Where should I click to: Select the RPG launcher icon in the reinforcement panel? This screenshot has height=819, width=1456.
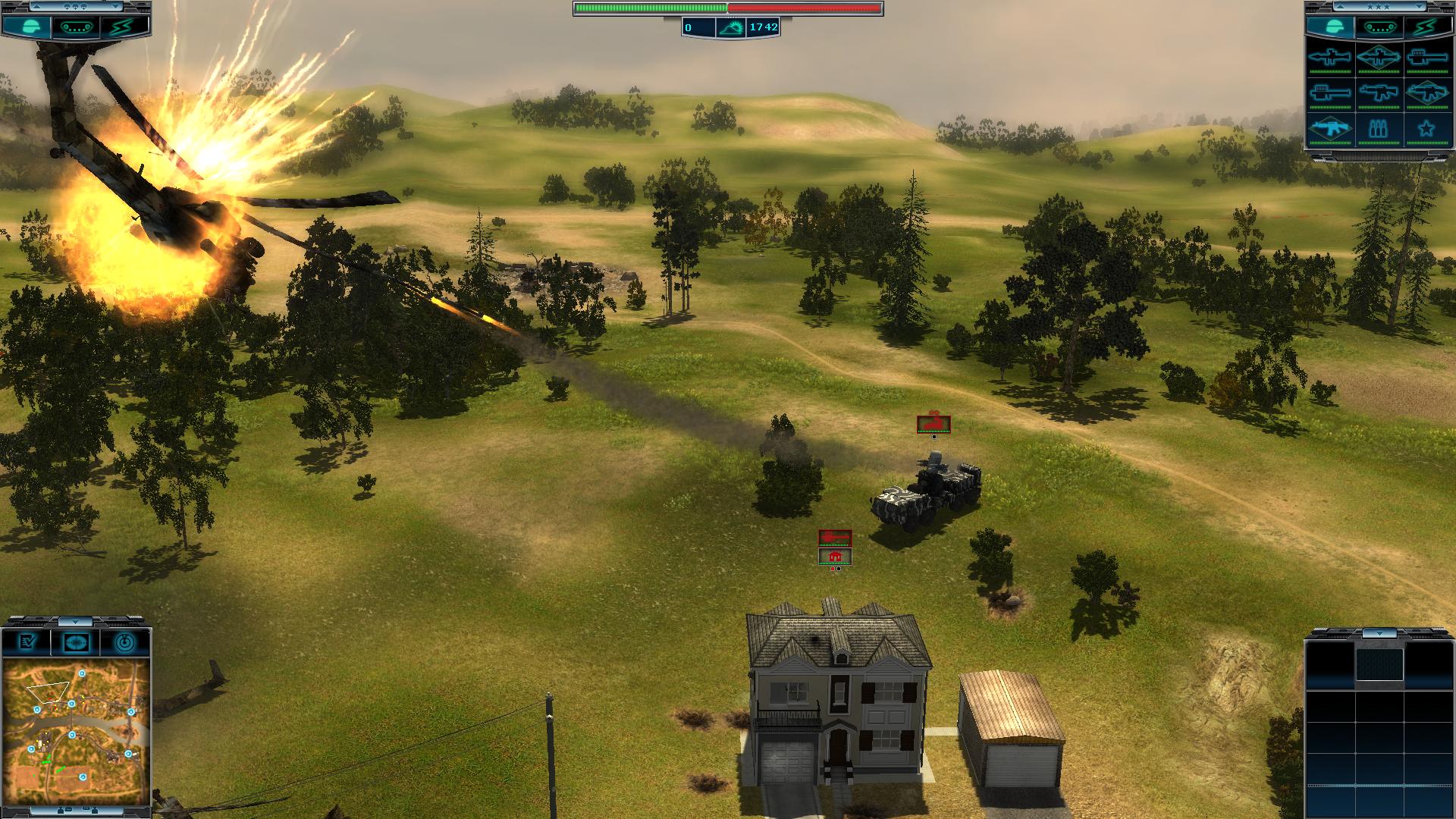(x=1330, y=58)
